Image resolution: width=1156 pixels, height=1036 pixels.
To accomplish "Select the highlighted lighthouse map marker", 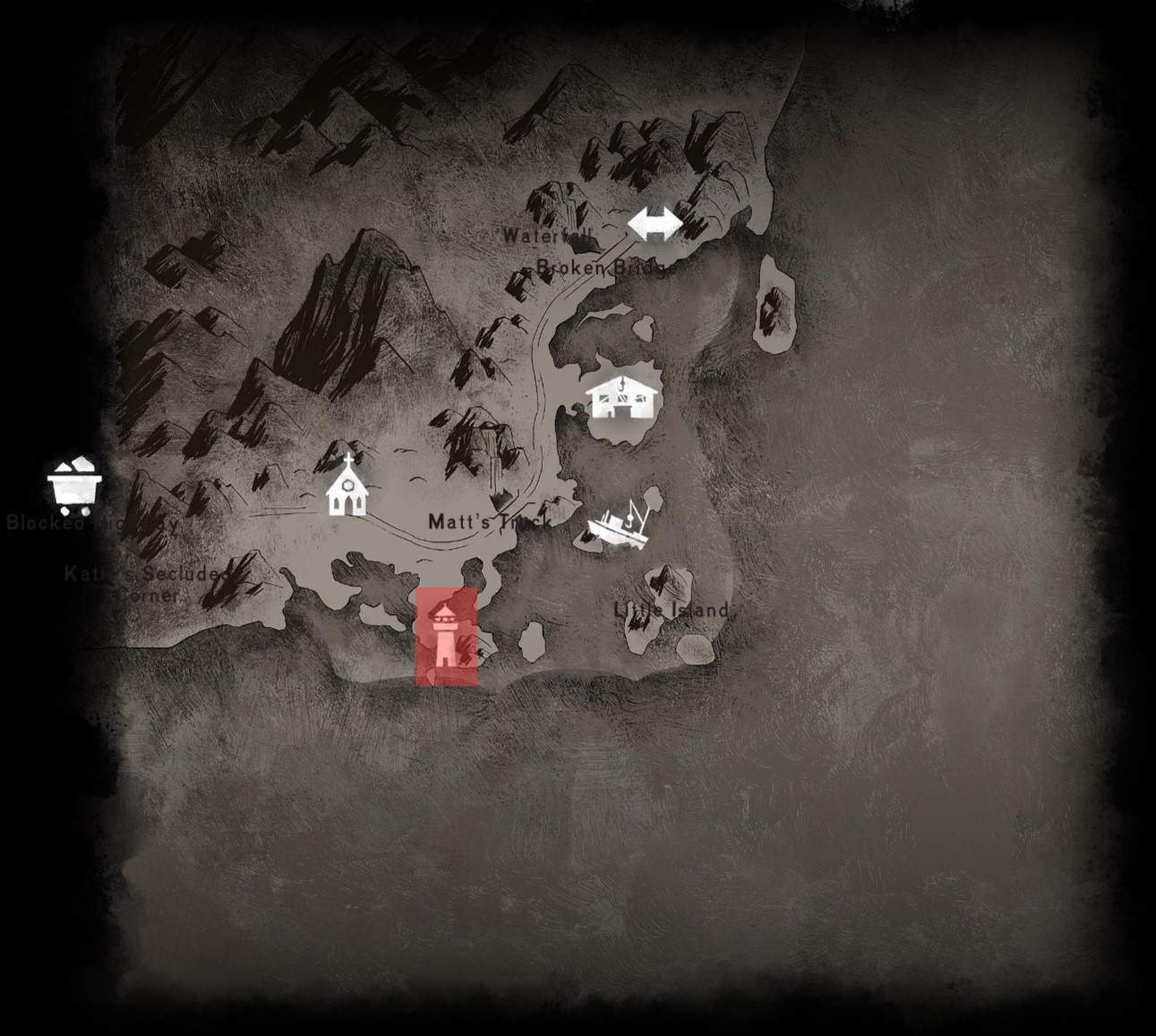I will 446,637.
